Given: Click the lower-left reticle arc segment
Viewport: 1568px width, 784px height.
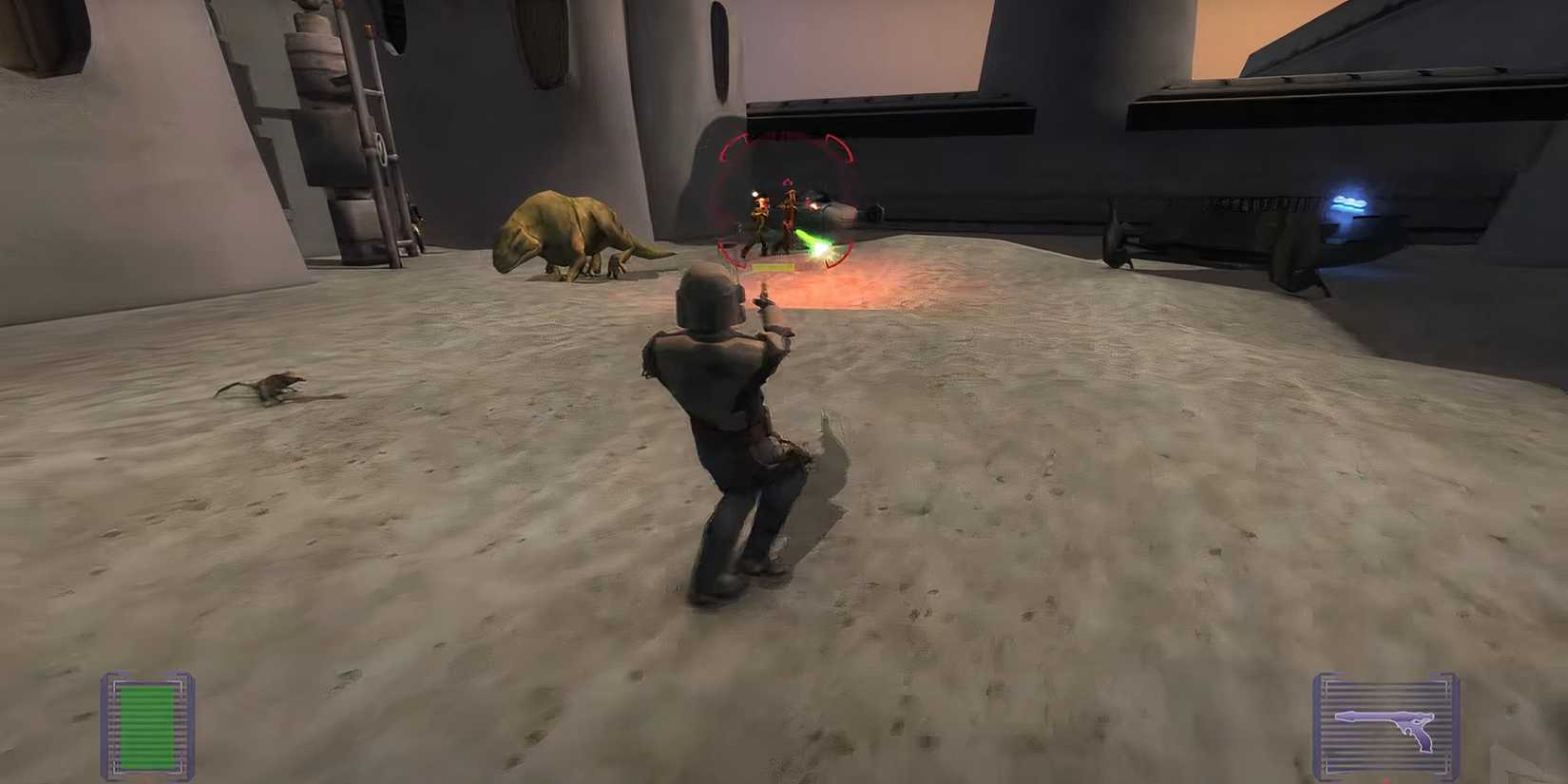Looking at the screenshot, I should [x=732, y=257].
